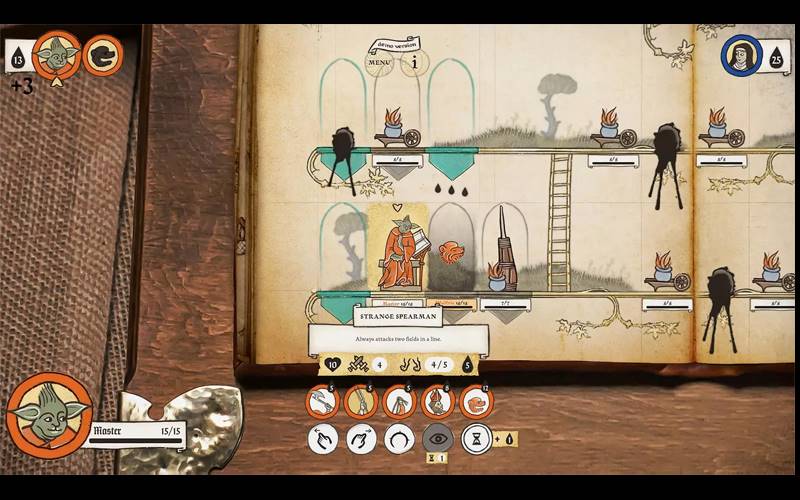
Task: Choose the orange dog head unit card
Action: [476, 402]
